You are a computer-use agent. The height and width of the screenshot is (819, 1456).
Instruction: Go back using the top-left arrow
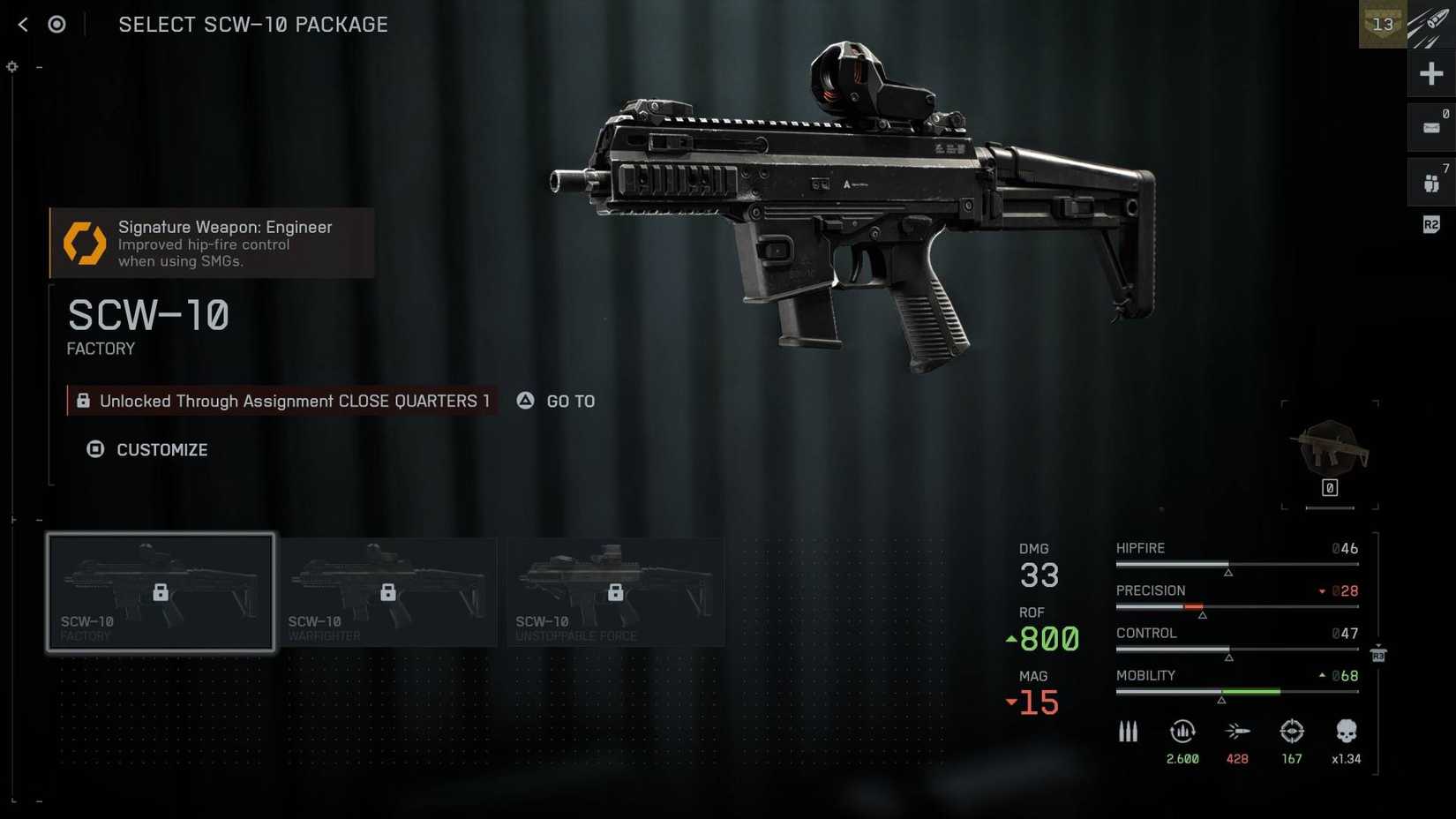pyautogui.click(x=23, y=25)
